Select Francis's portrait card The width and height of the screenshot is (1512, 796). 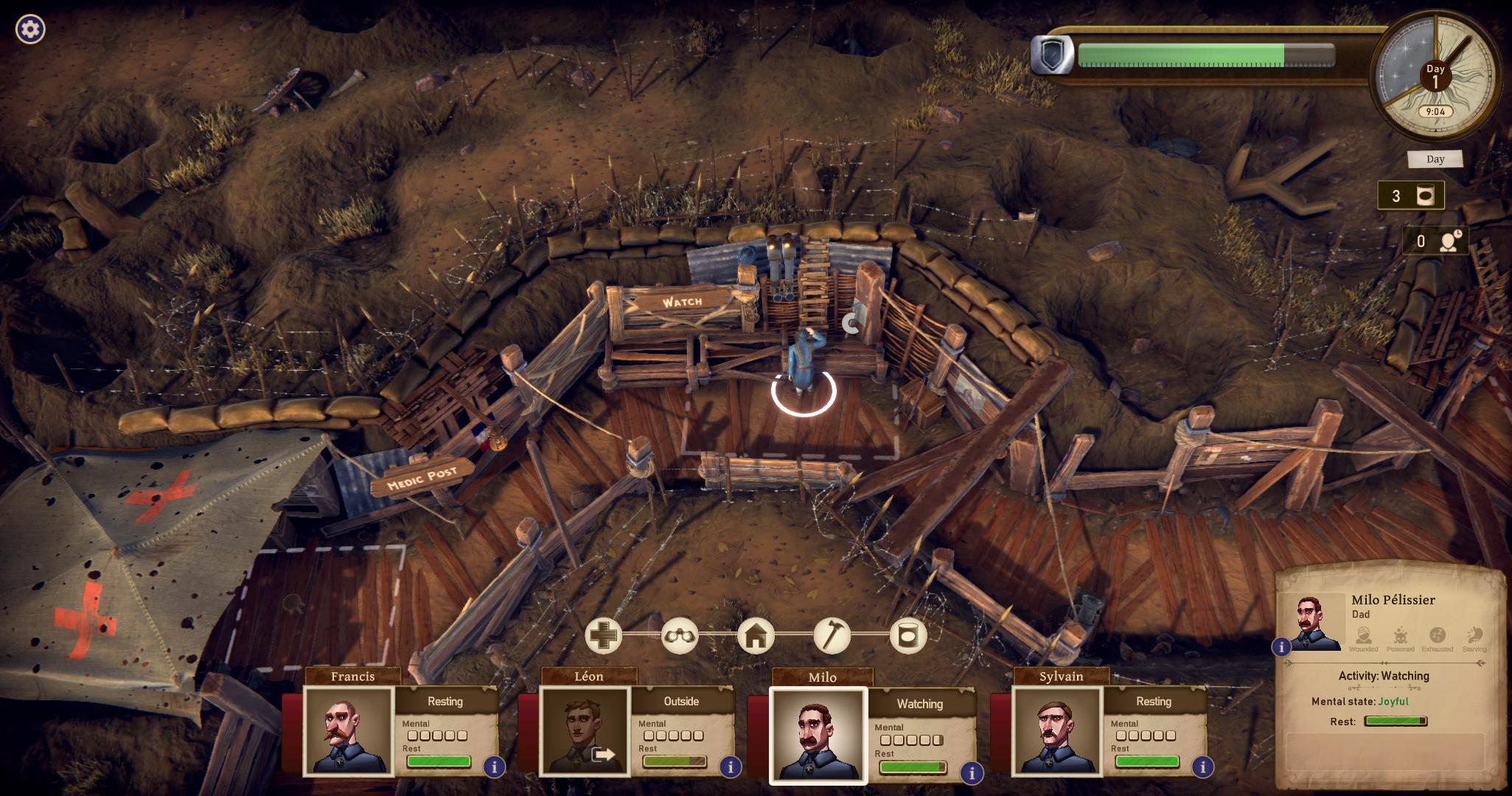click(349, 730)
